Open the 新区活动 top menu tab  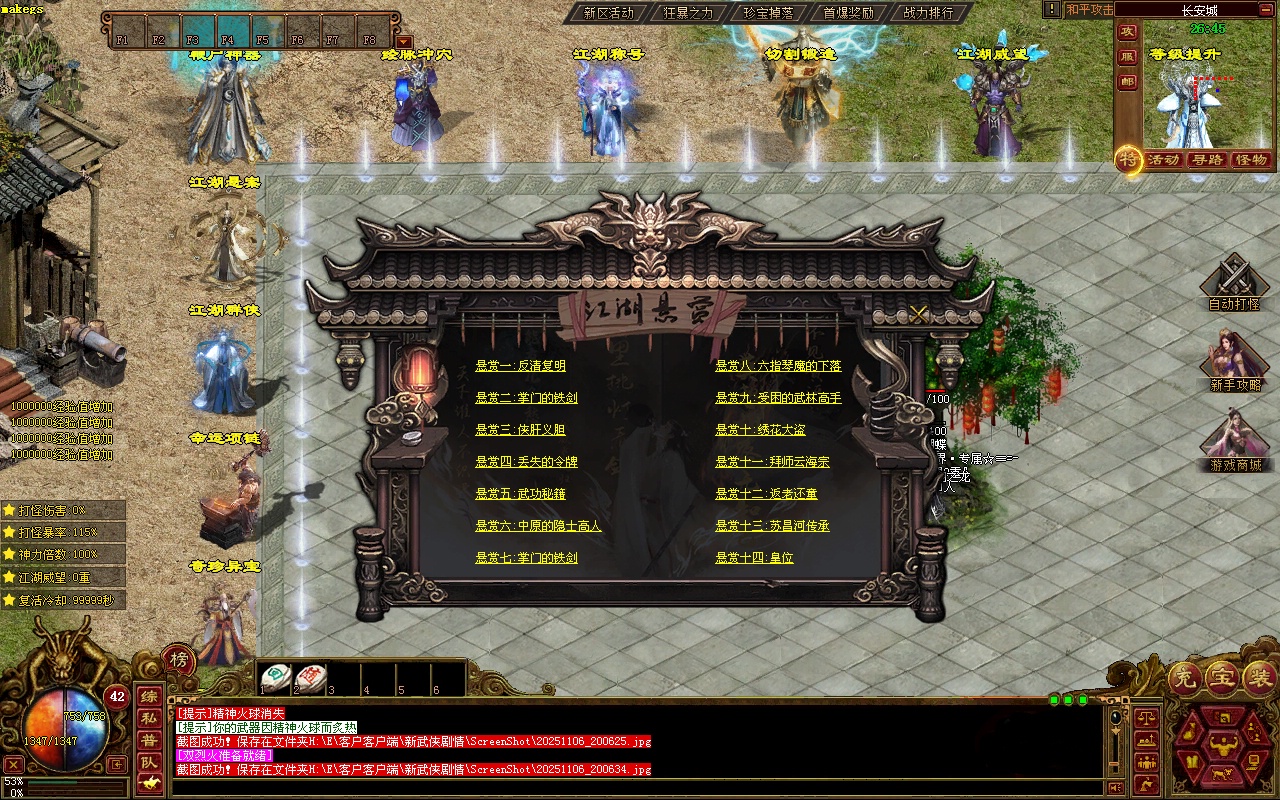608,13
